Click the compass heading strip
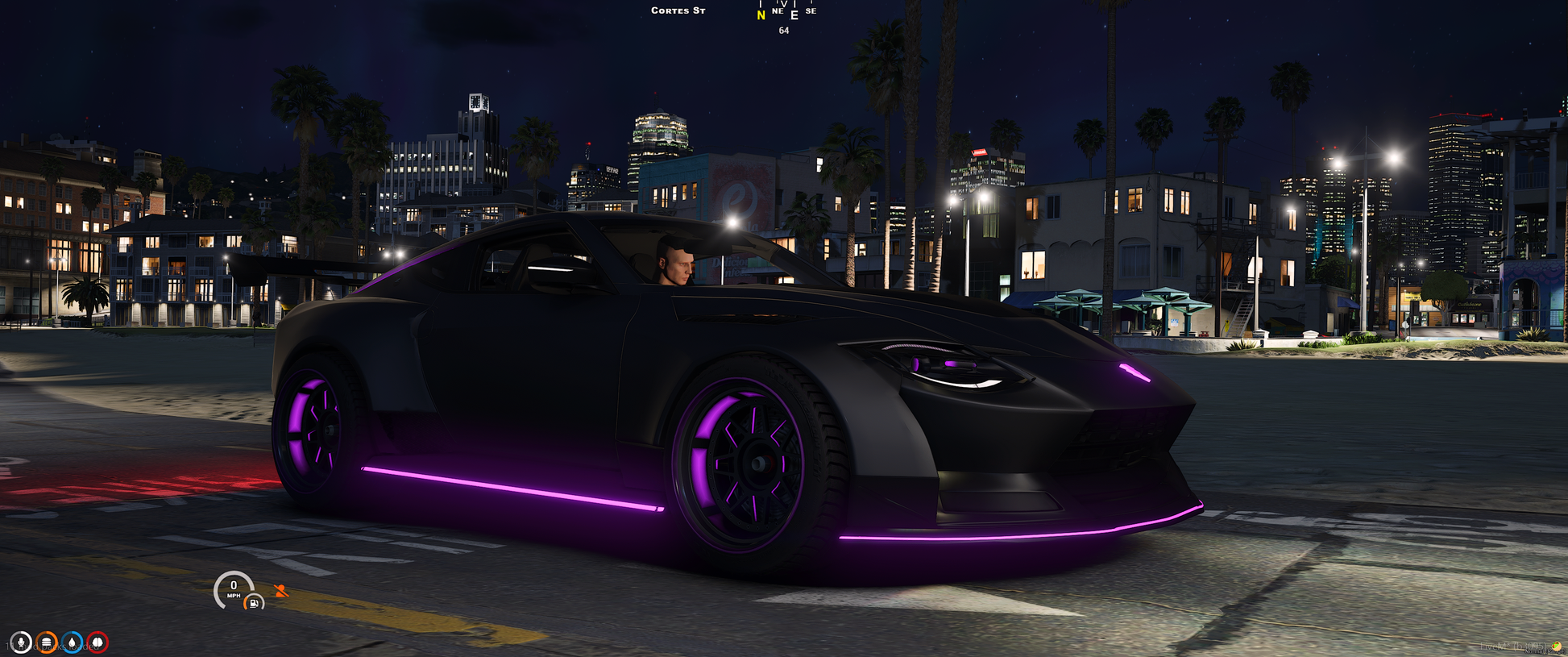 [x=786, y=12]
